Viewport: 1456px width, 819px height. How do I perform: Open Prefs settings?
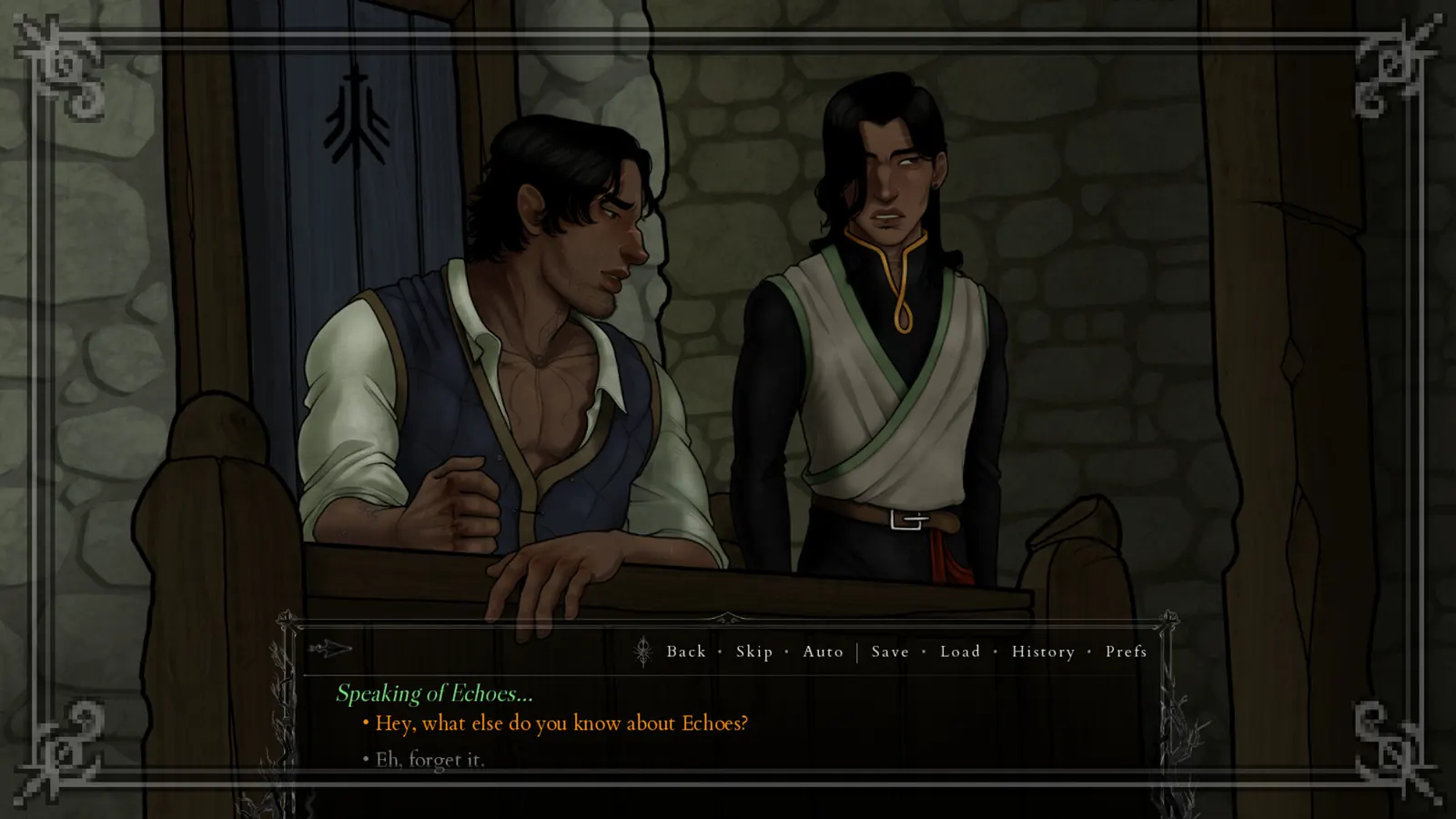[x=1126, y=652]
